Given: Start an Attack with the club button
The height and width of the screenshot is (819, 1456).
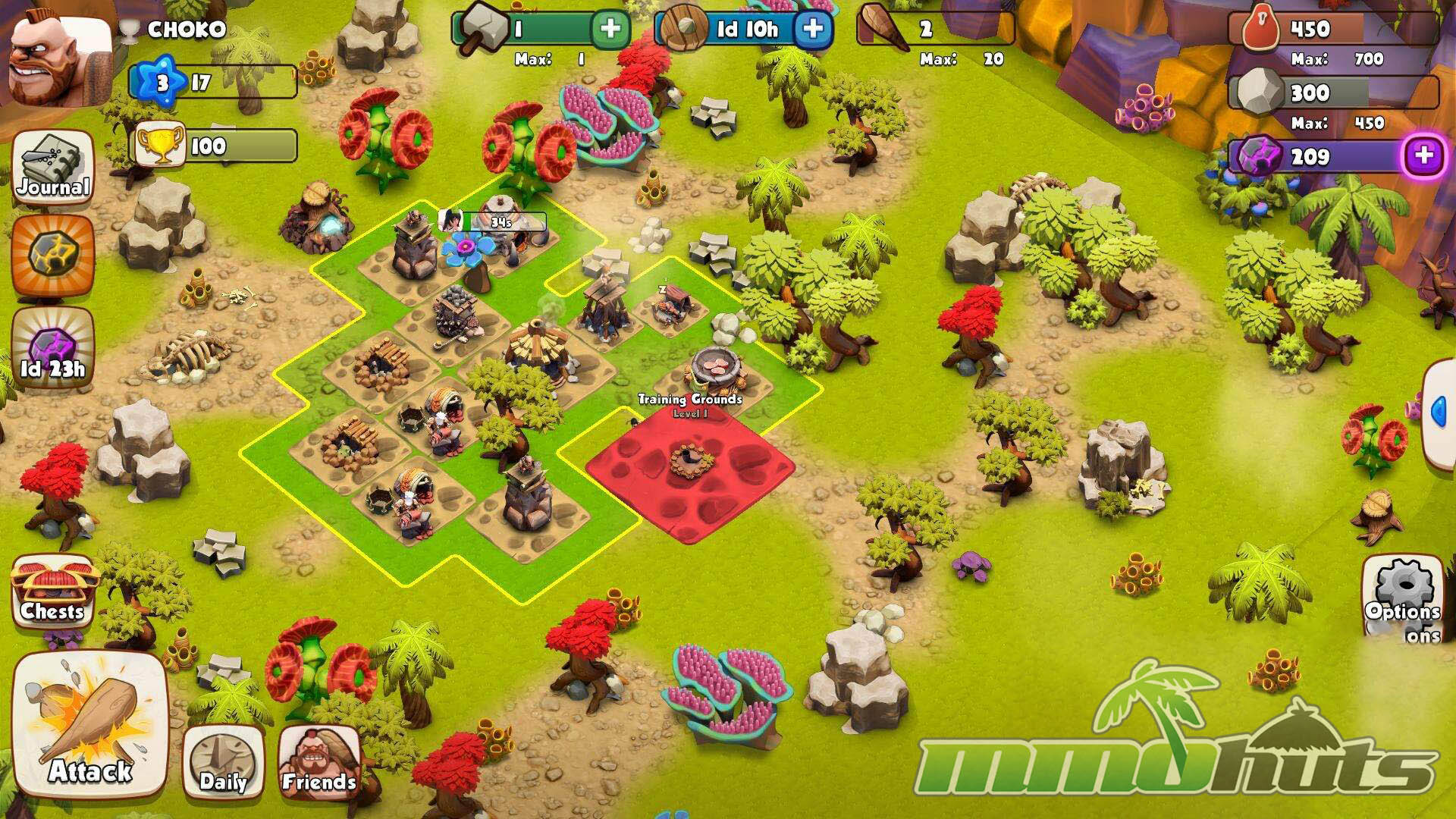Looking at the screenshot, I should point(89,724).
